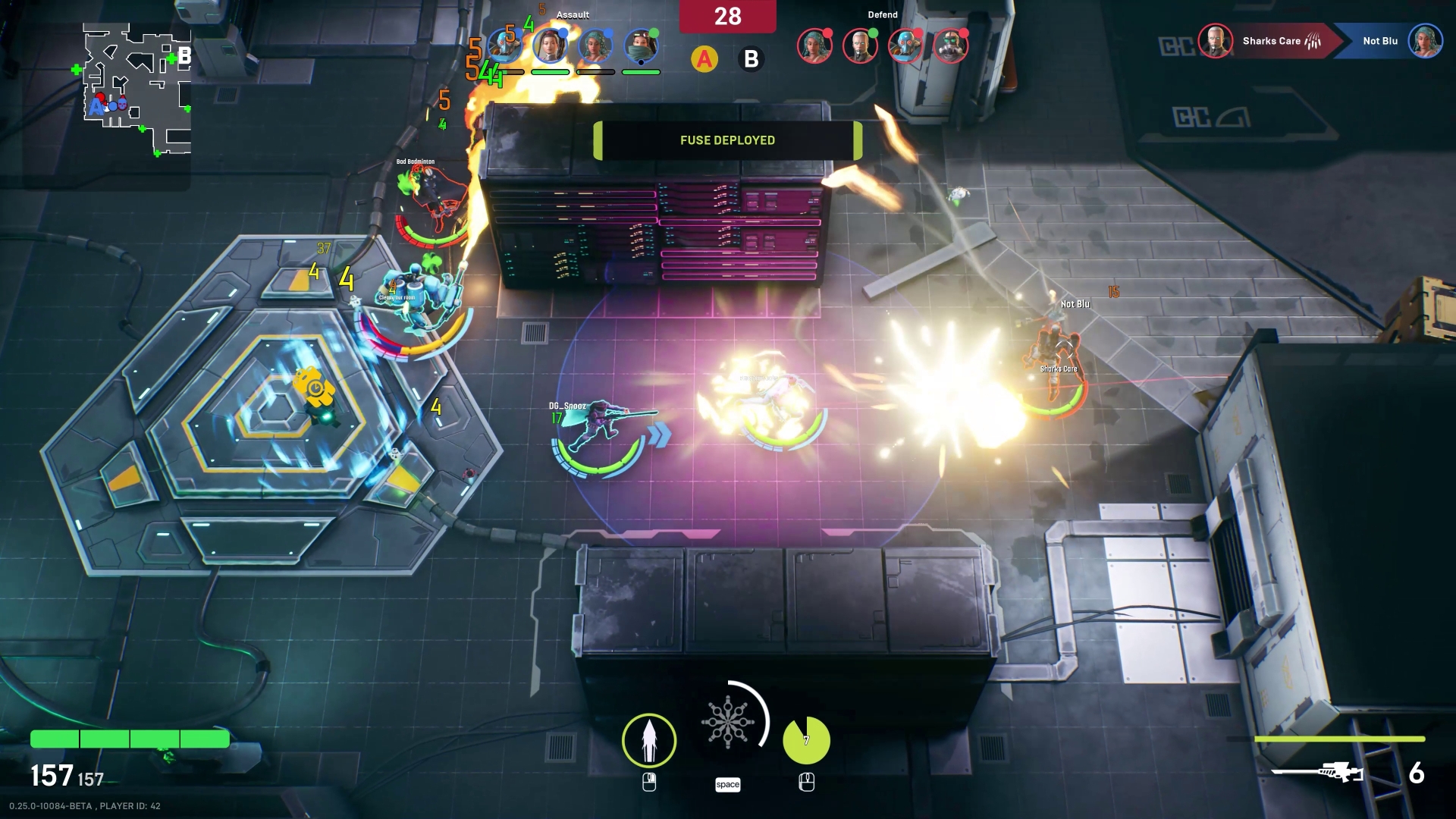The image size is (1456, 819).
Task: Select the Assault squad label
Action: click(x=572, y=14)
